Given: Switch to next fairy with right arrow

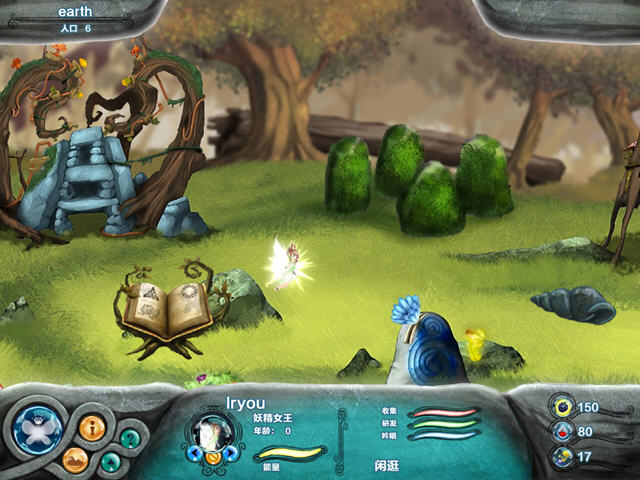Looking at the screenshot, I should point(230,452).
